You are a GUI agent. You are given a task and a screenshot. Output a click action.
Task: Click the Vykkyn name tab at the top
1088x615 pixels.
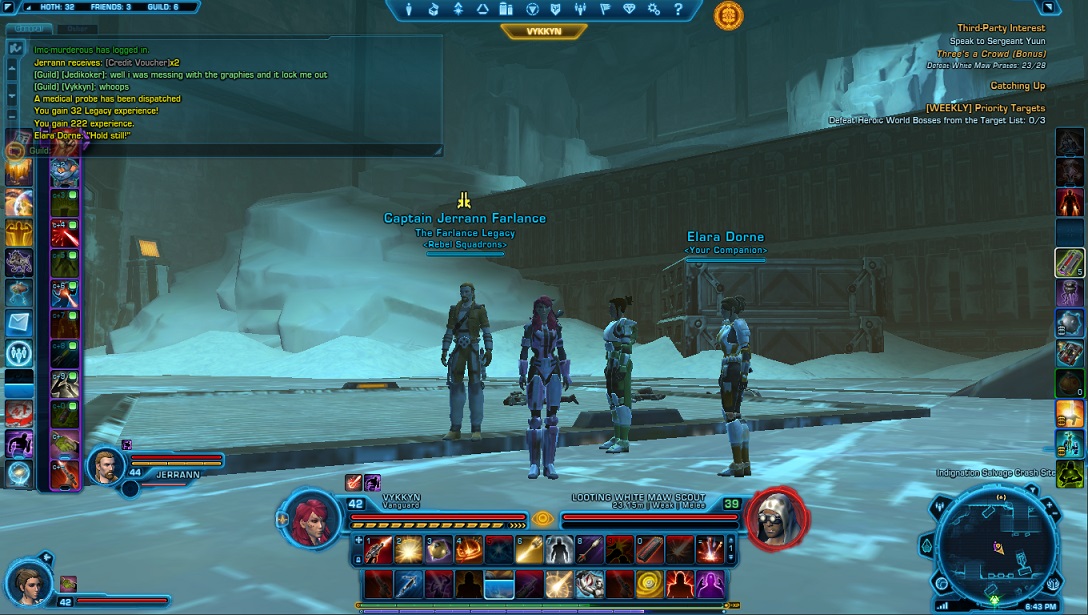coord(543,32)
